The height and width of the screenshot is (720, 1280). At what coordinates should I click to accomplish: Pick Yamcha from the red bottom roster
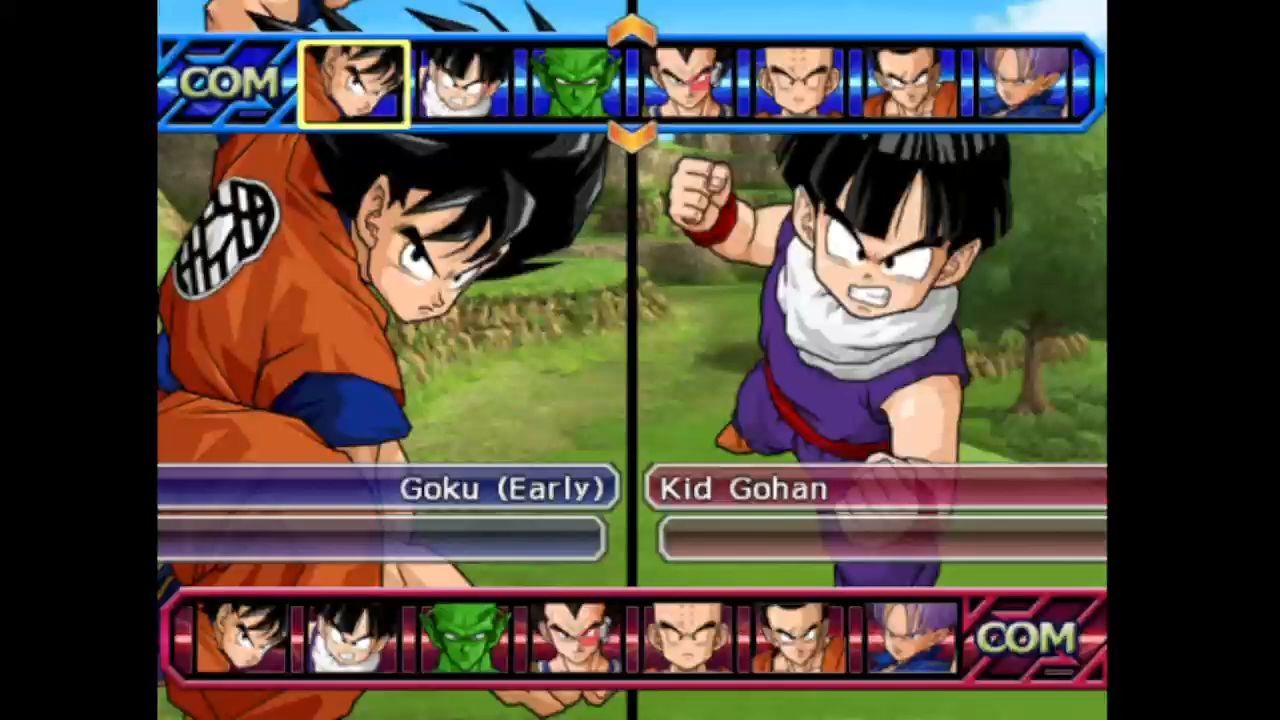click(797, 638)
